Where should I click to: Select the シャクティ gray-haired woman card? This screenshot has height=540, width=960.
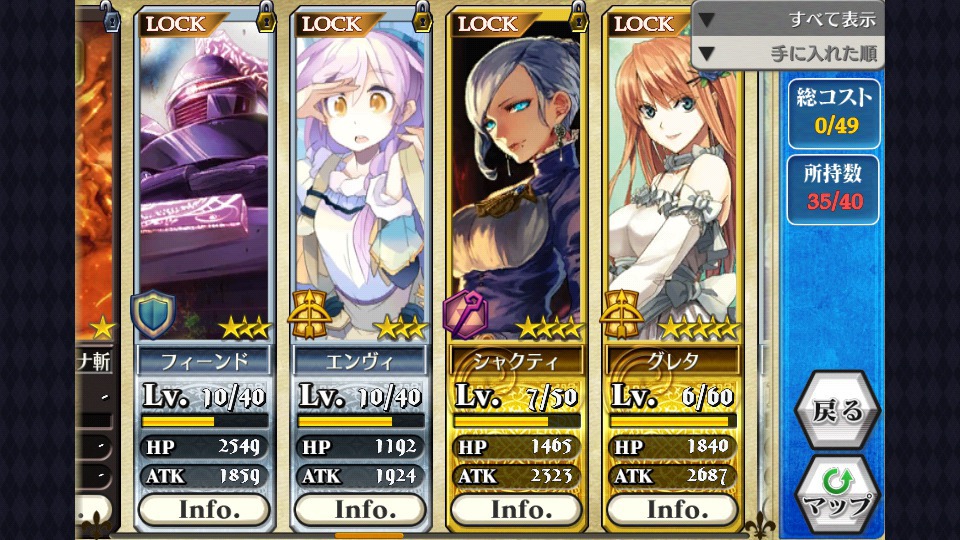click(517, 180)
